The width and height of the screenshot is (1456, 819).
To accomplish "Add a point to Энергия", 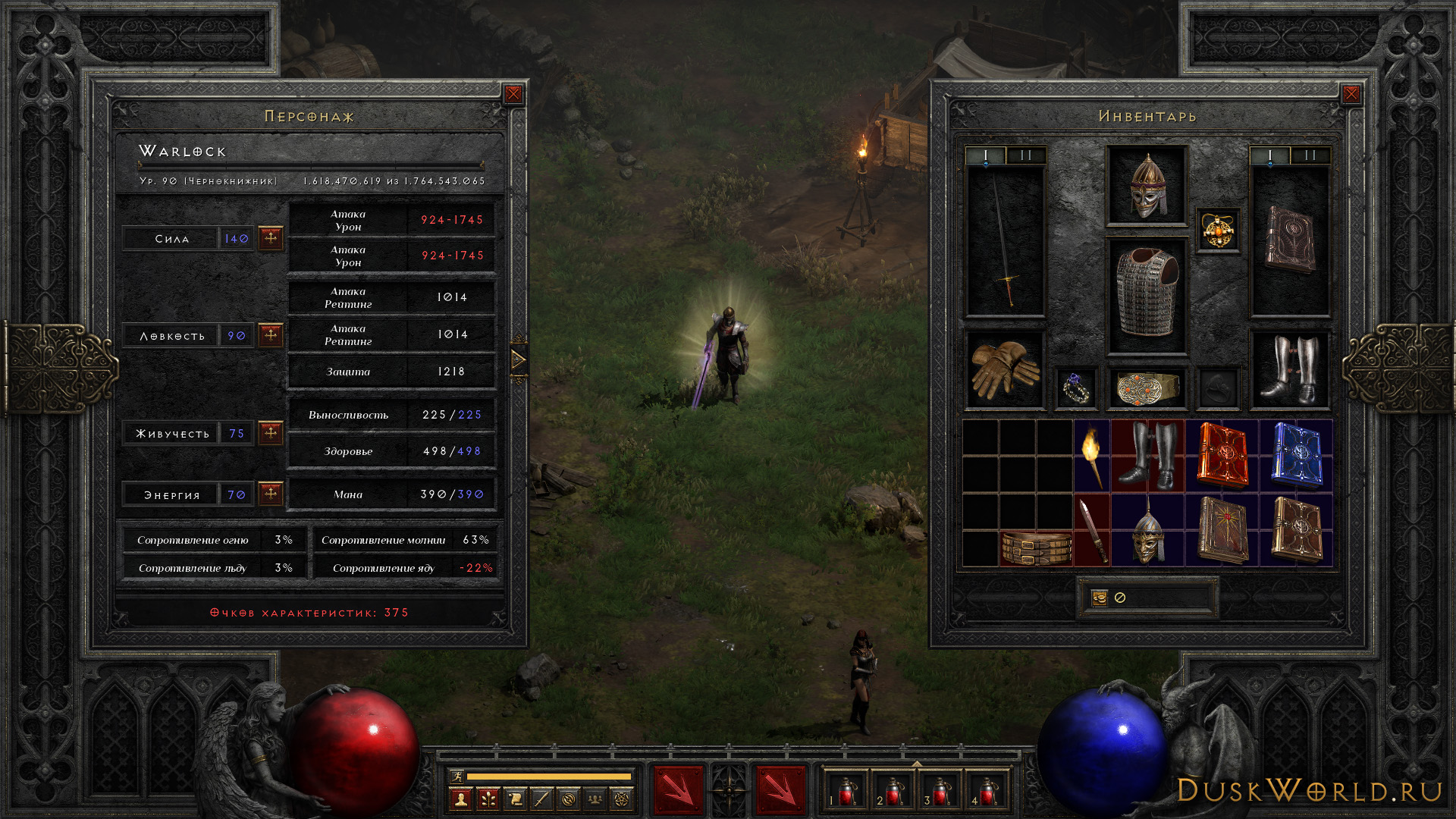I will 271,494.
